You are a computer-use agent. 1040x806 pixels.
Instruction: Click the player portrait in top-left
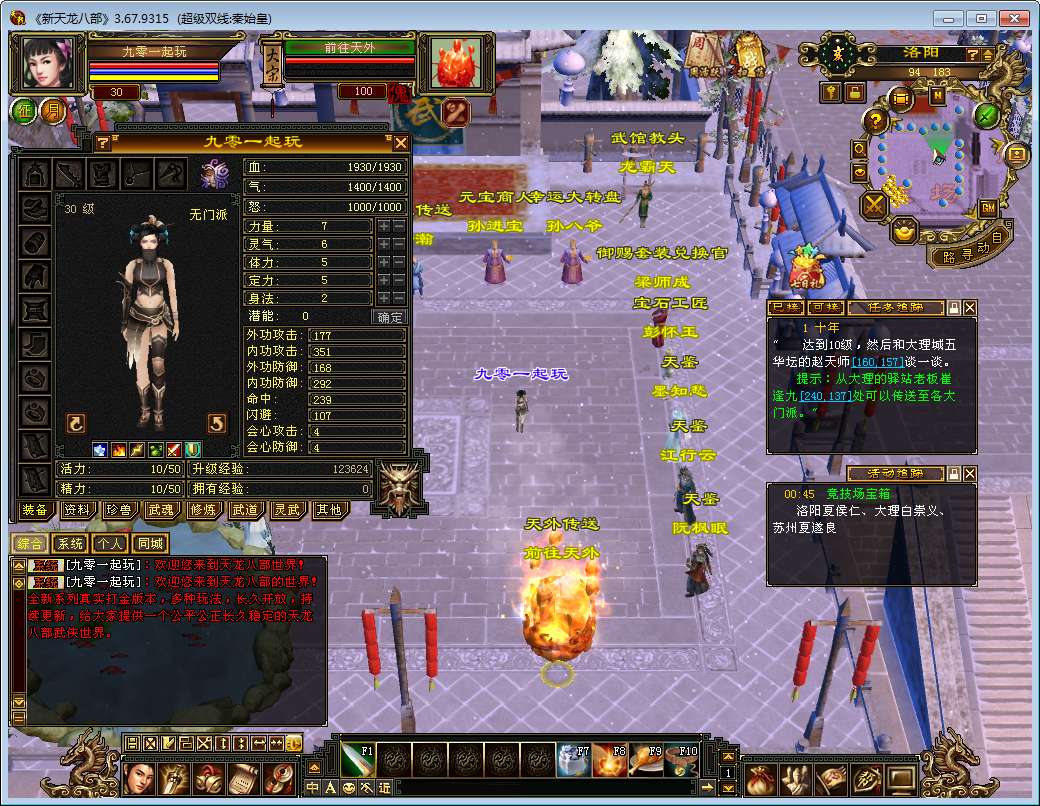[45, 63]
